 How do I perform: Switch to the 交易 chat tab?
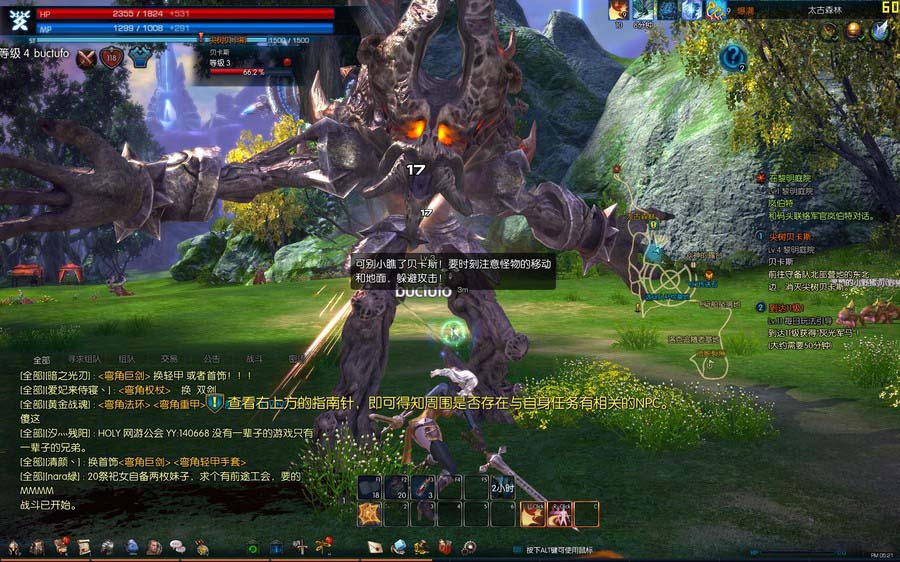point(170,359)
